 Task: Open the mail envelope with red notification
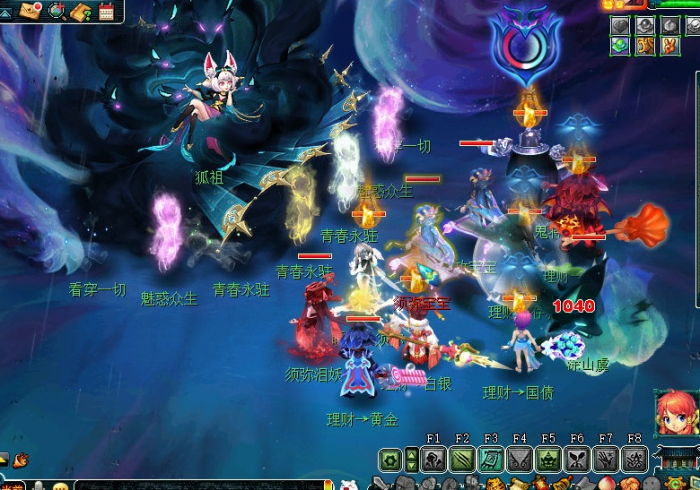click(31, 11)
